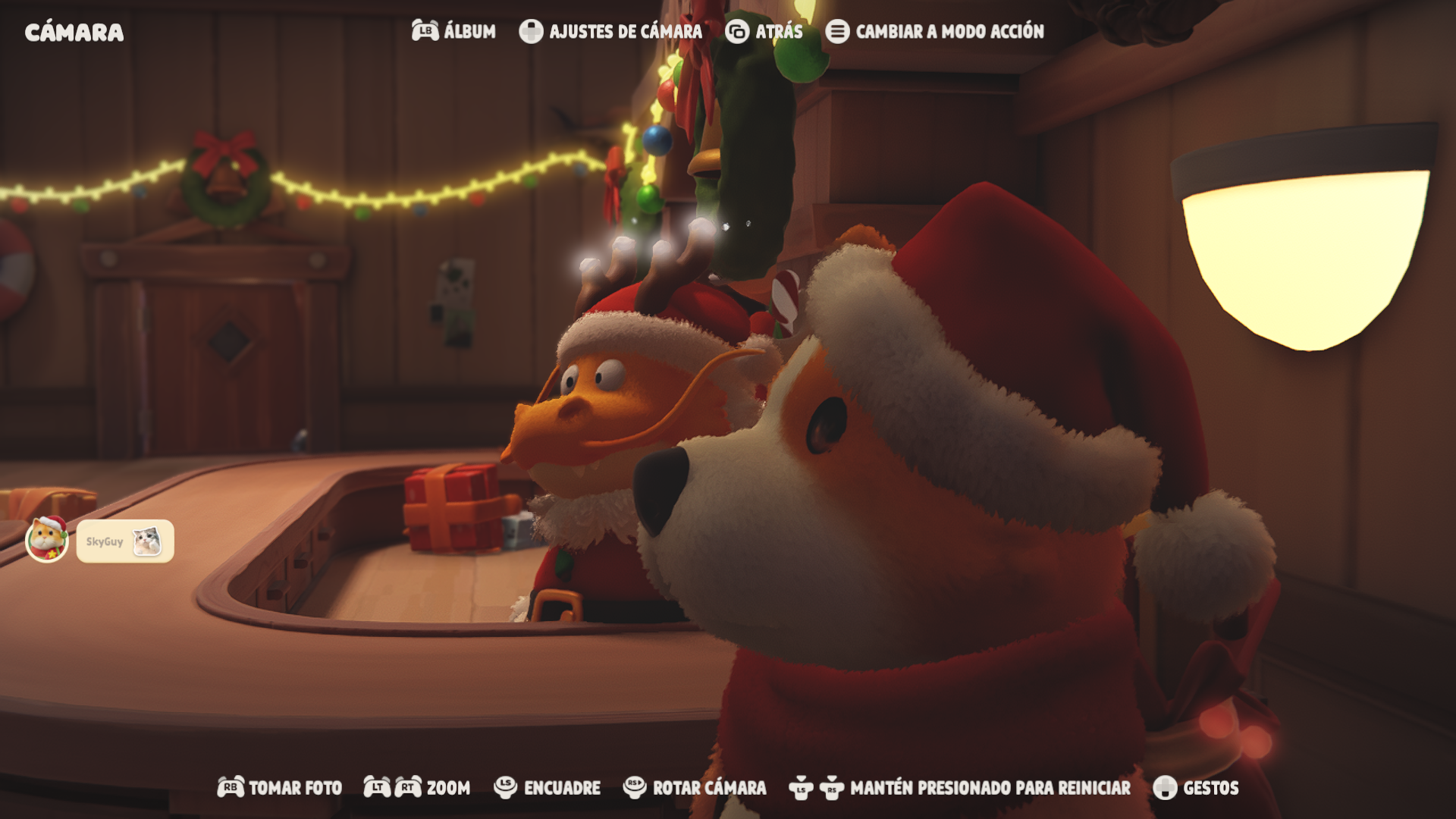Select Cambiar a Modo Acción
Image resolution: width=1456 pixels, height=819 pixels.
click(935, 31)
